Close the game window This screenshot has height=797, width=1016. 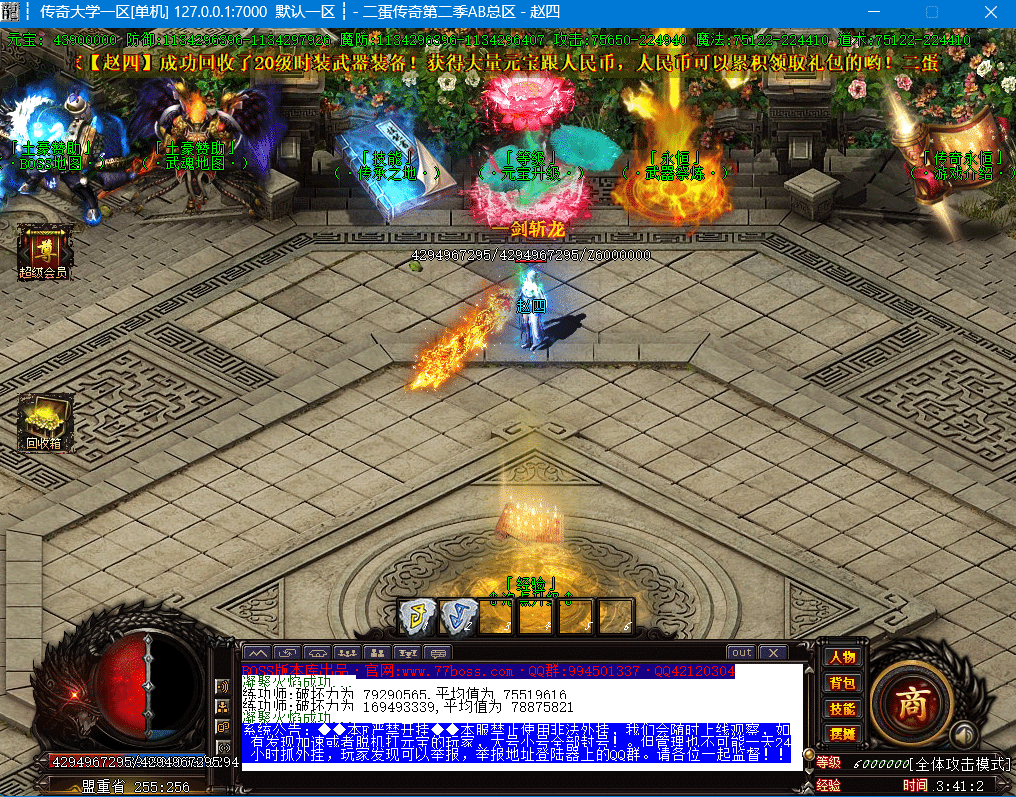pos(991,12)
